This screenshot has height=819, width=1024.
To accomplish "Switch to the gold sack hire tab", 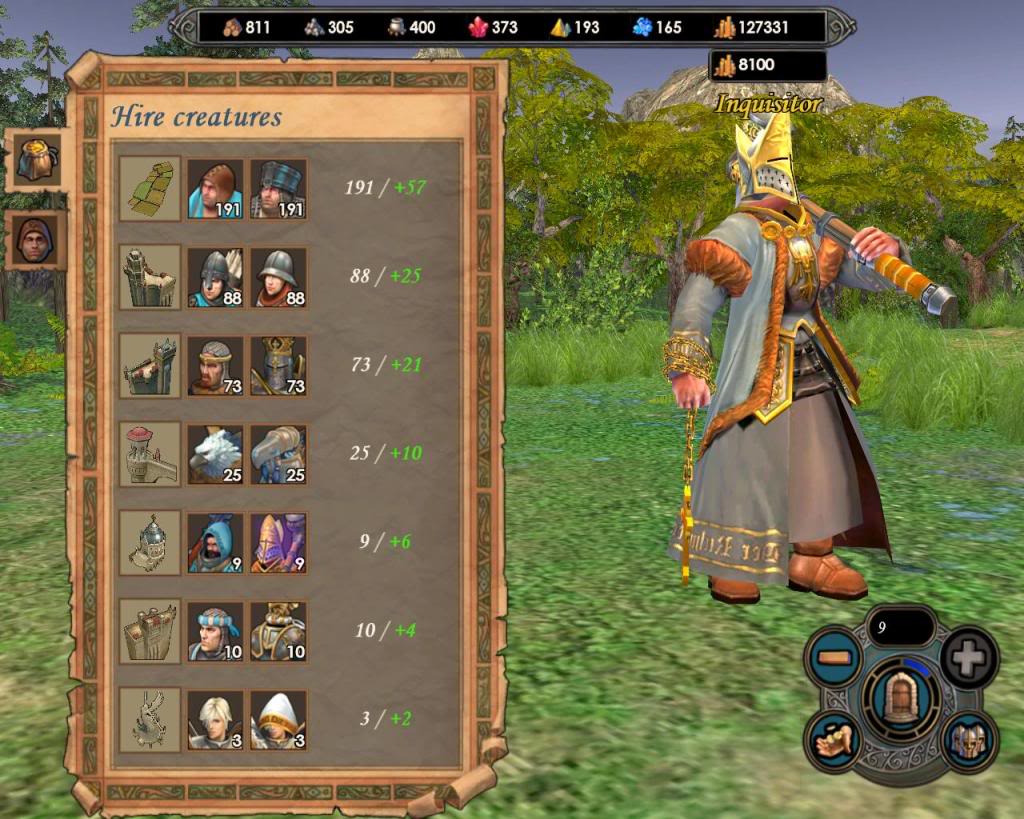I will tap(37, 158).
